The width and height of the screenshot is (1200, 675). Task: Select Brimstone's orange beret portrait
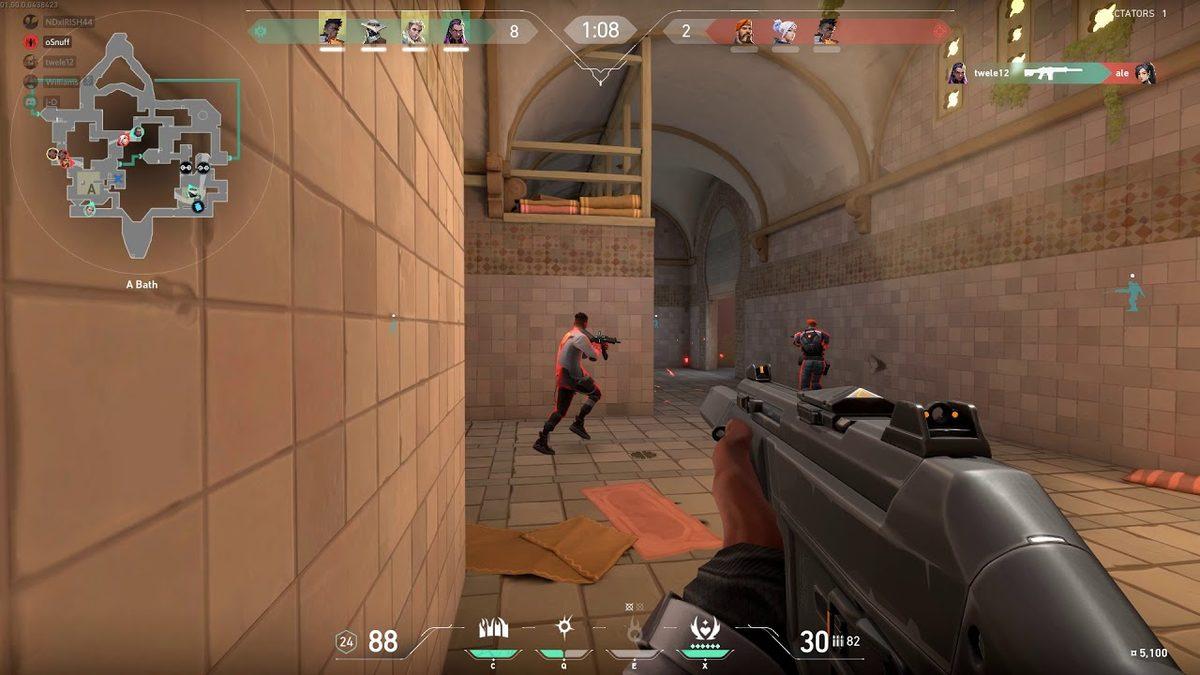click(x=744, y=32)
